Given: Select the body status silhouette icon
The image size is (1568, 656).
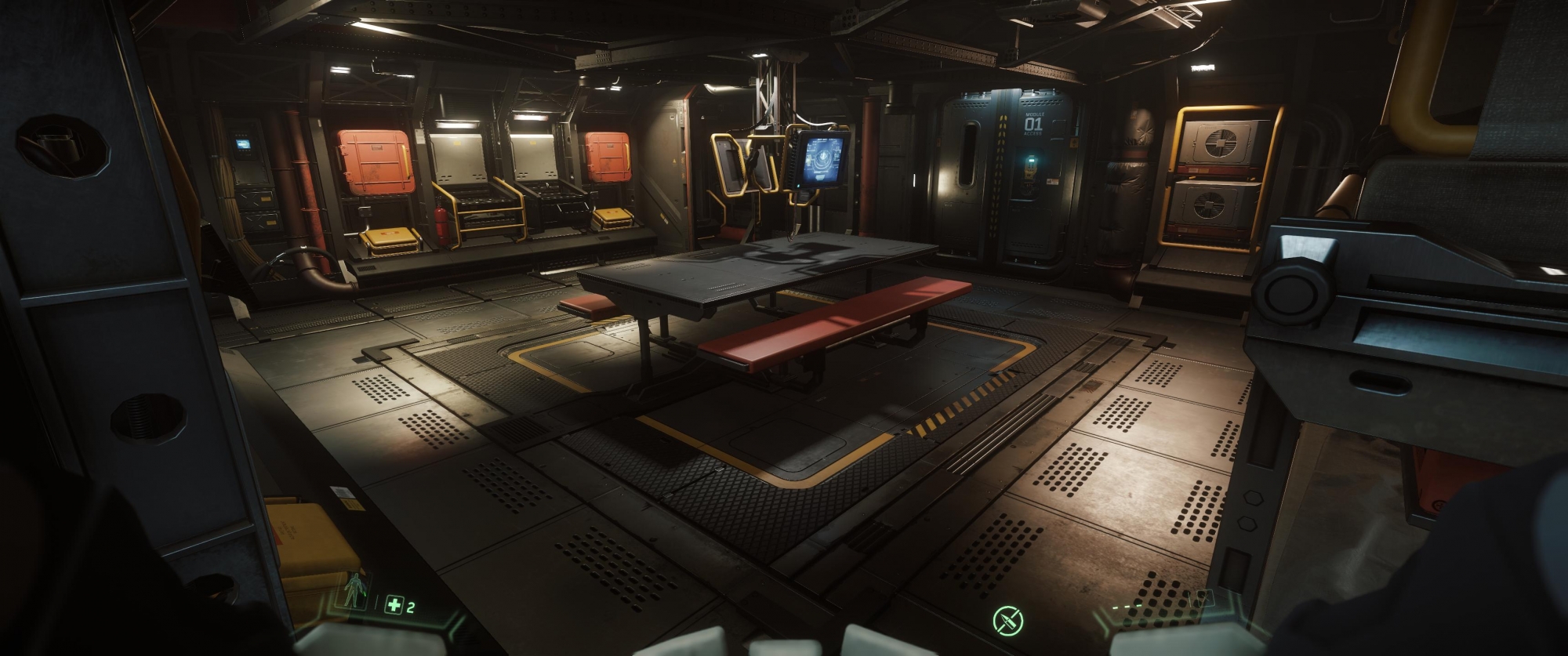Looking at the screenshot, I should pyautogui.click(x=356, y=589).
